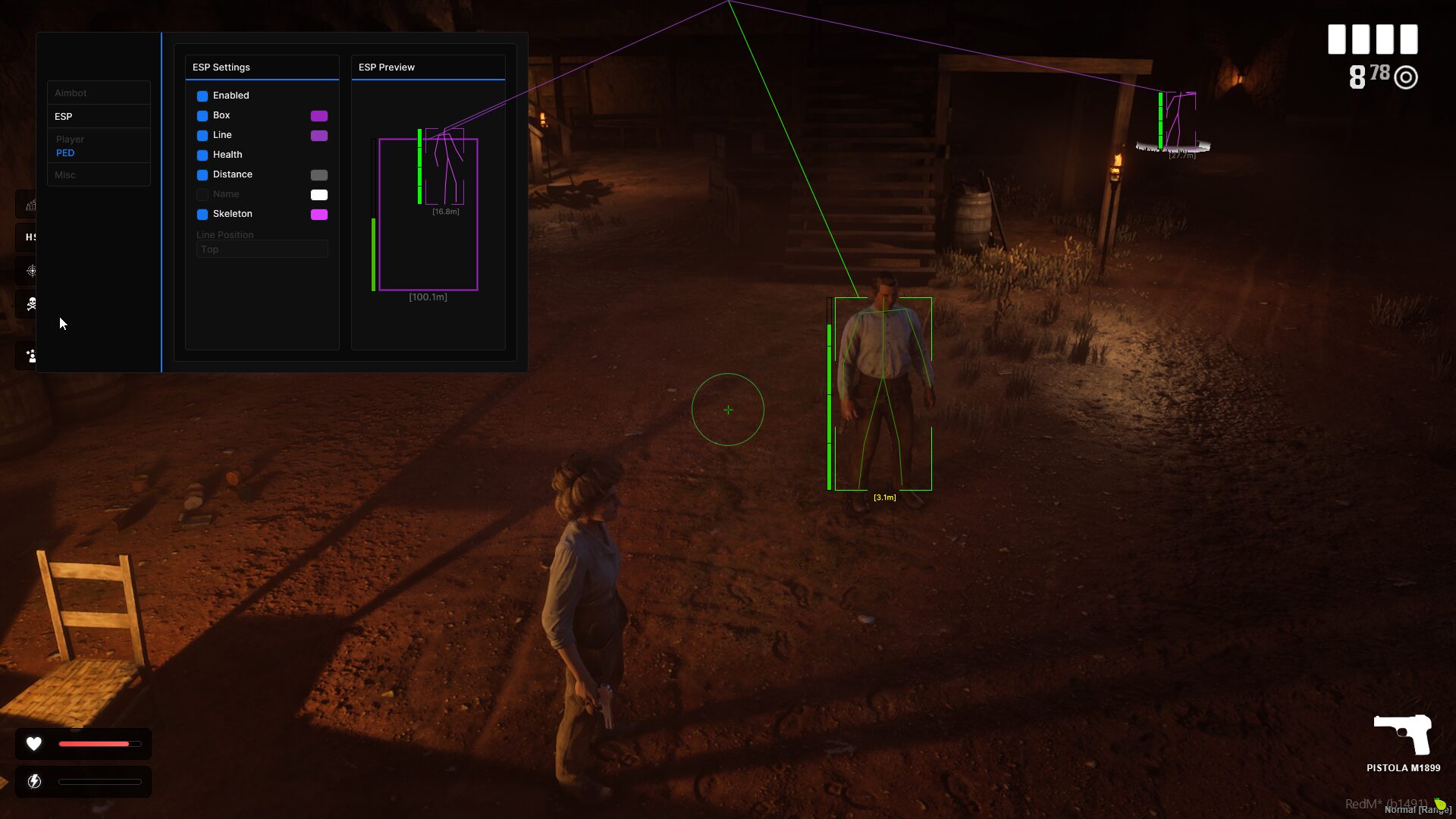Switch to the Player sub-tab
Viewport: 1456px width, 819px height.
(x=70, y=140)
